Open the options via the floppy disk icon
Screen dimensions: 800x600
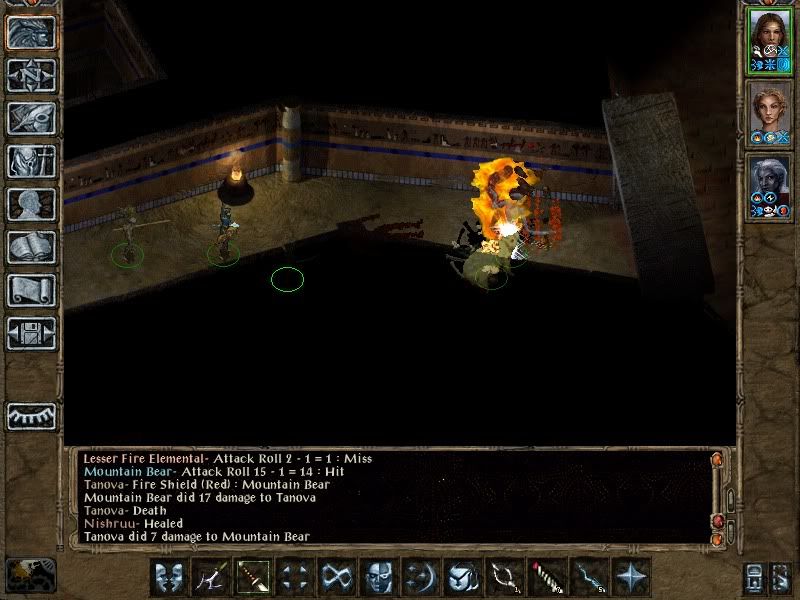click(x=31, y=333)
